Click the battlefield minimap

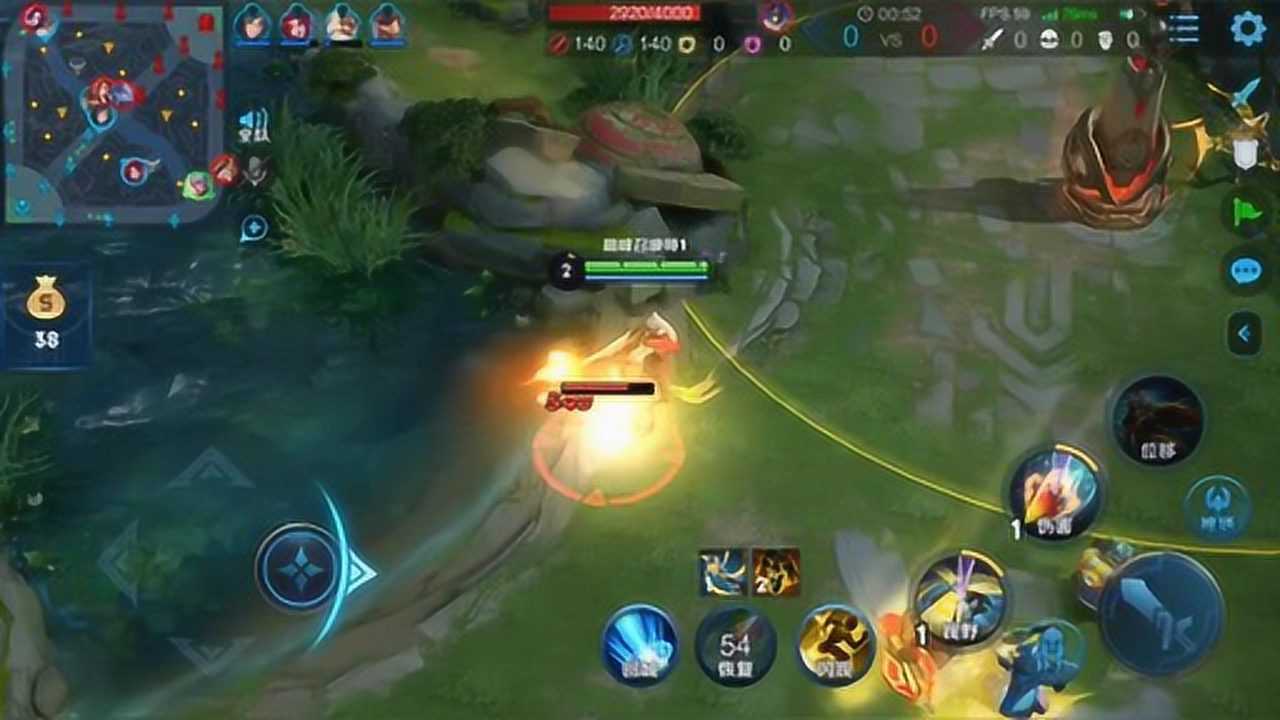point(110,112)
